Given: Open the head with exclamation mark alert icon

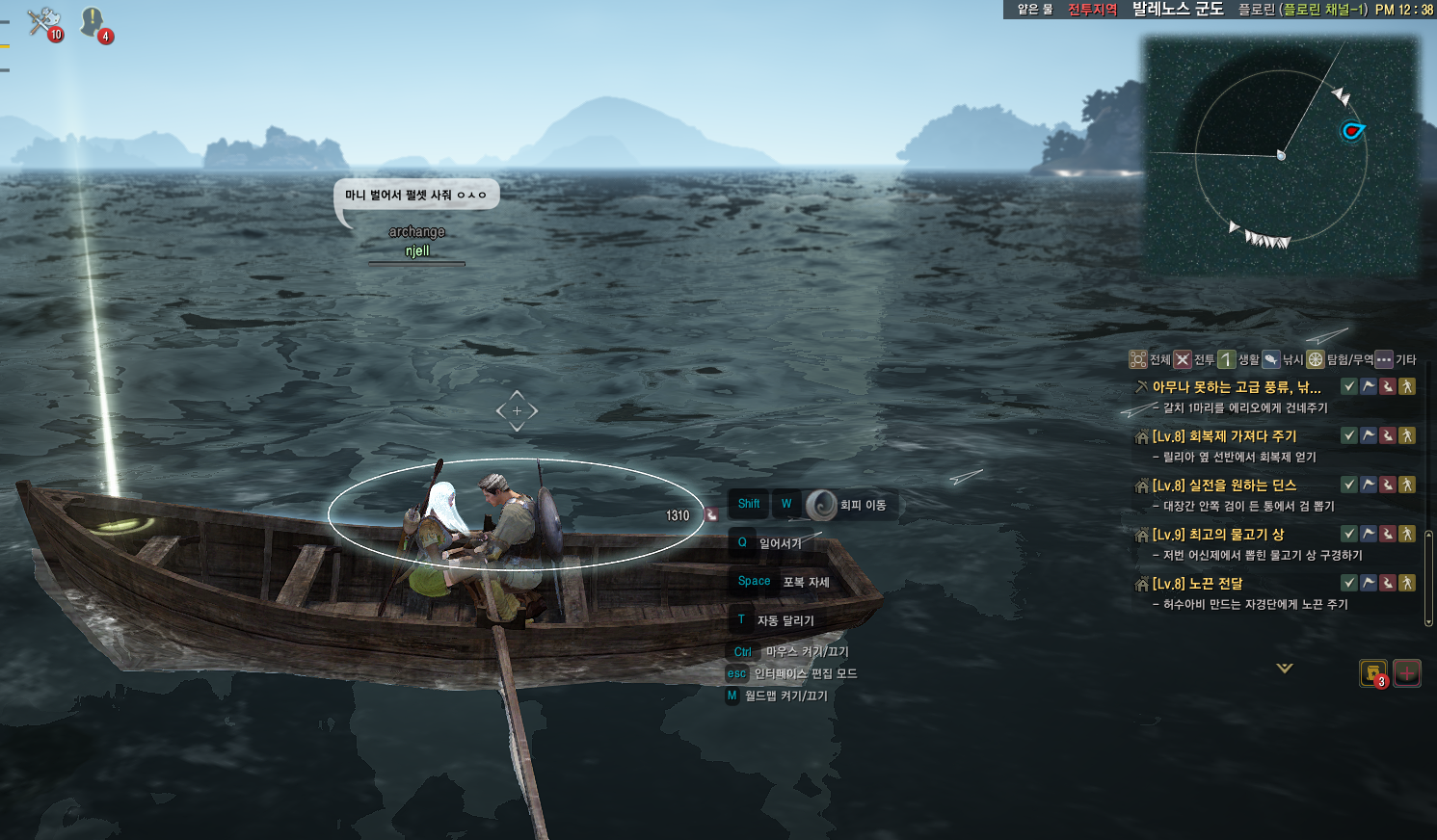Looking at the screenshot, I should tap(93, 22).
